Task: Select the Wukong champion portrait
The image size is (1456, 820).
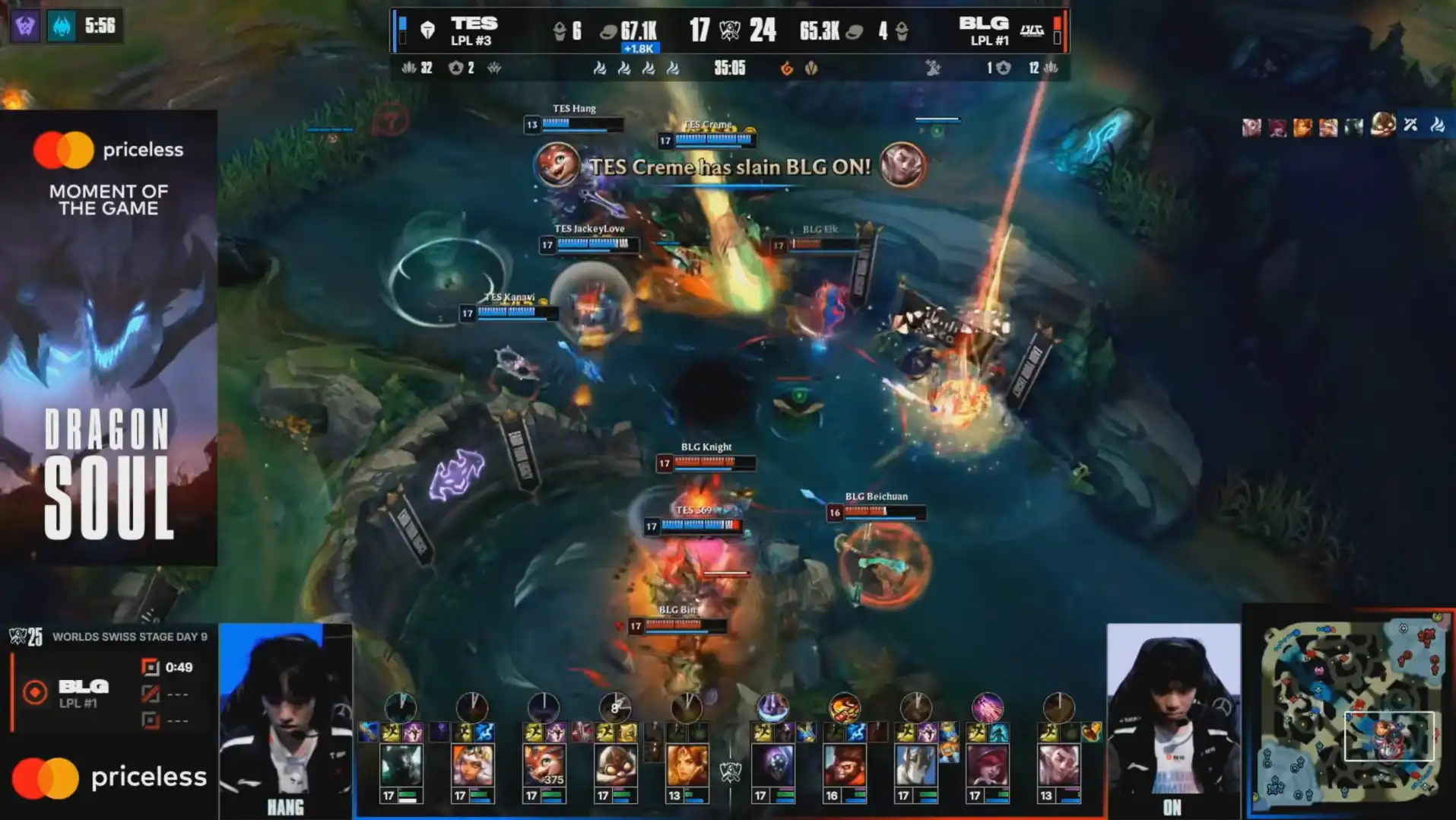Action: click(844, 764)
